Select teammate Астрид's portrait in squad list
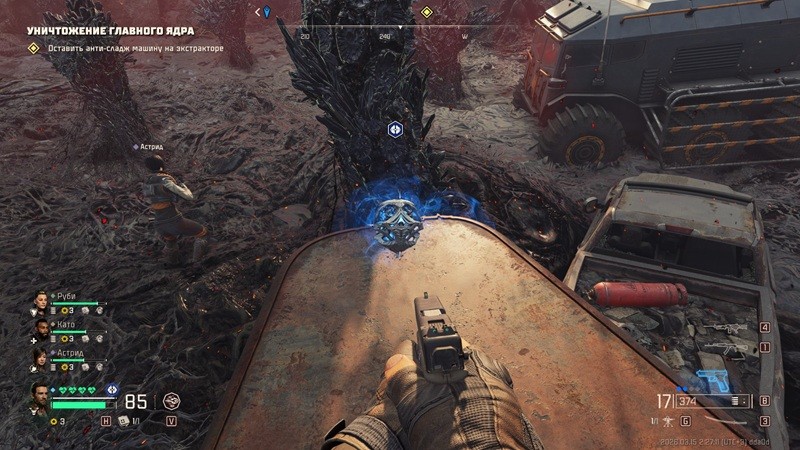 pyautogui.click(x=42, y=358)
